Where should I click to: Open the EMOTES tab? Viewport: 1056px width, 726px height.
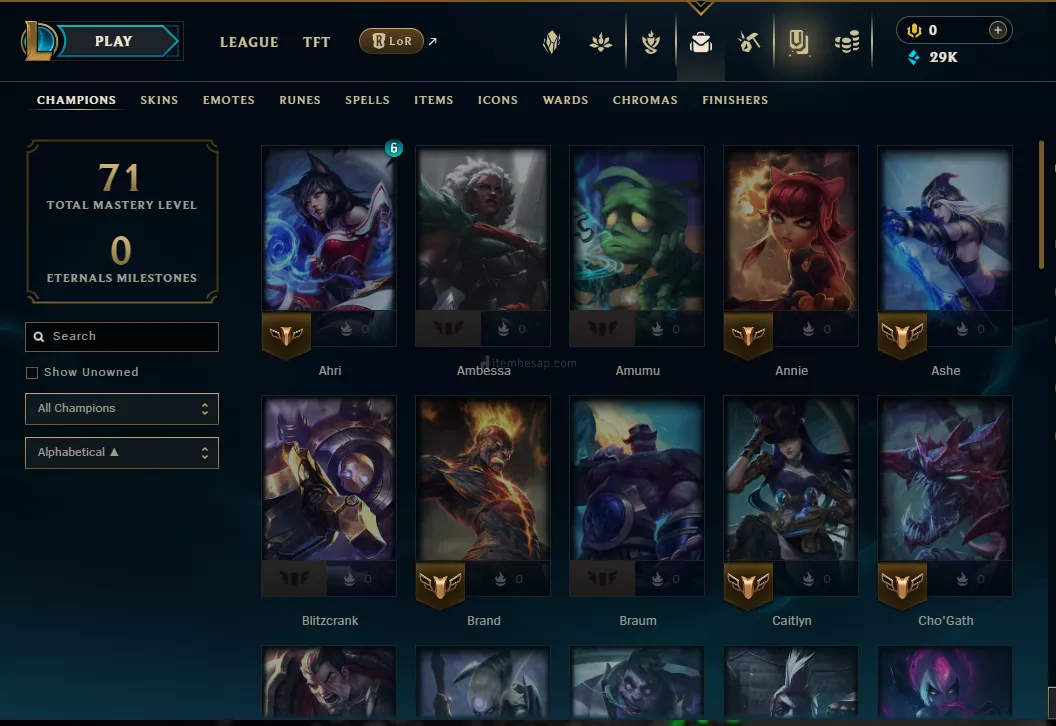(229, 100)
